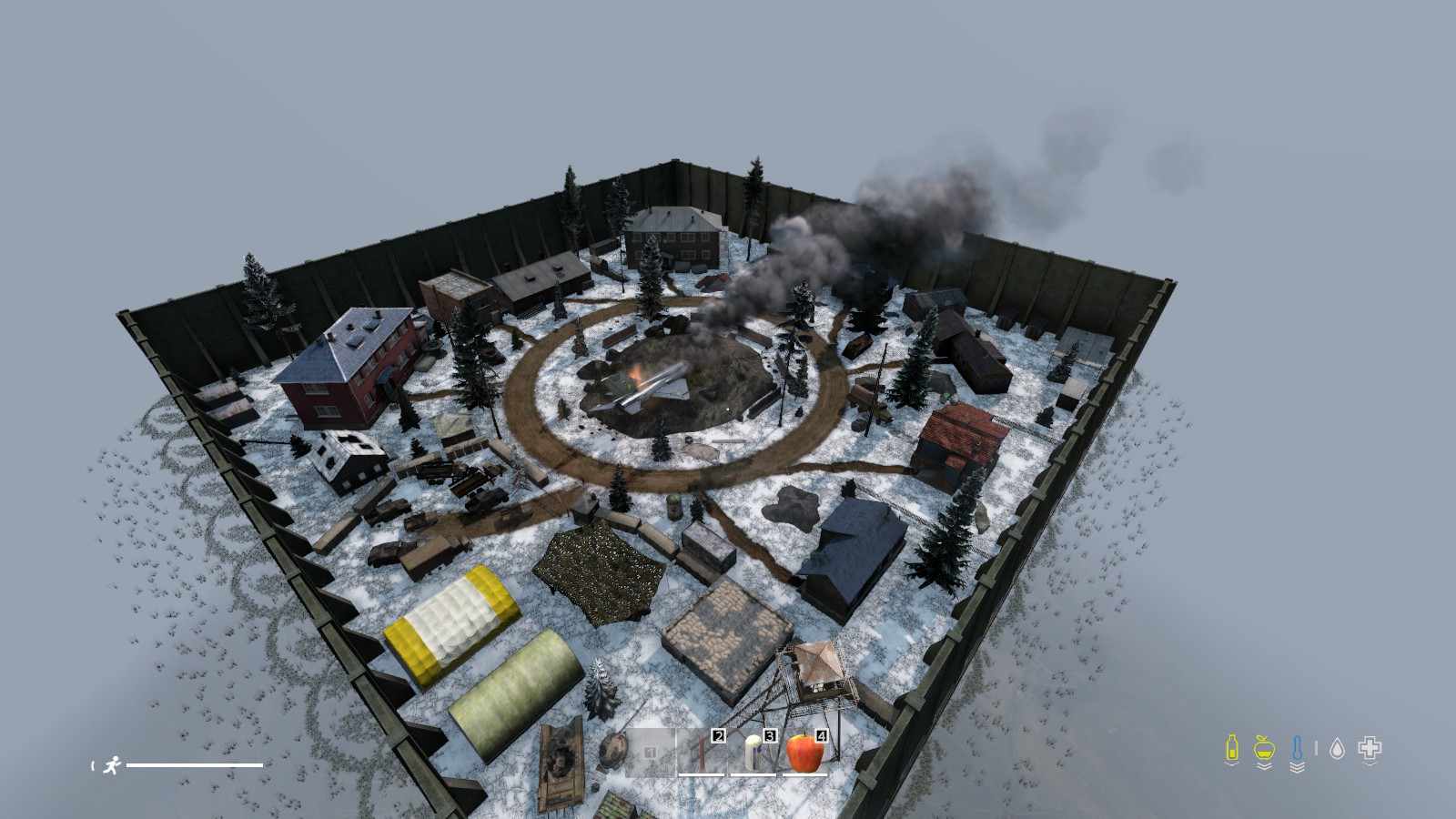Select the white canister in hotbar slot 3

[753, 752]
